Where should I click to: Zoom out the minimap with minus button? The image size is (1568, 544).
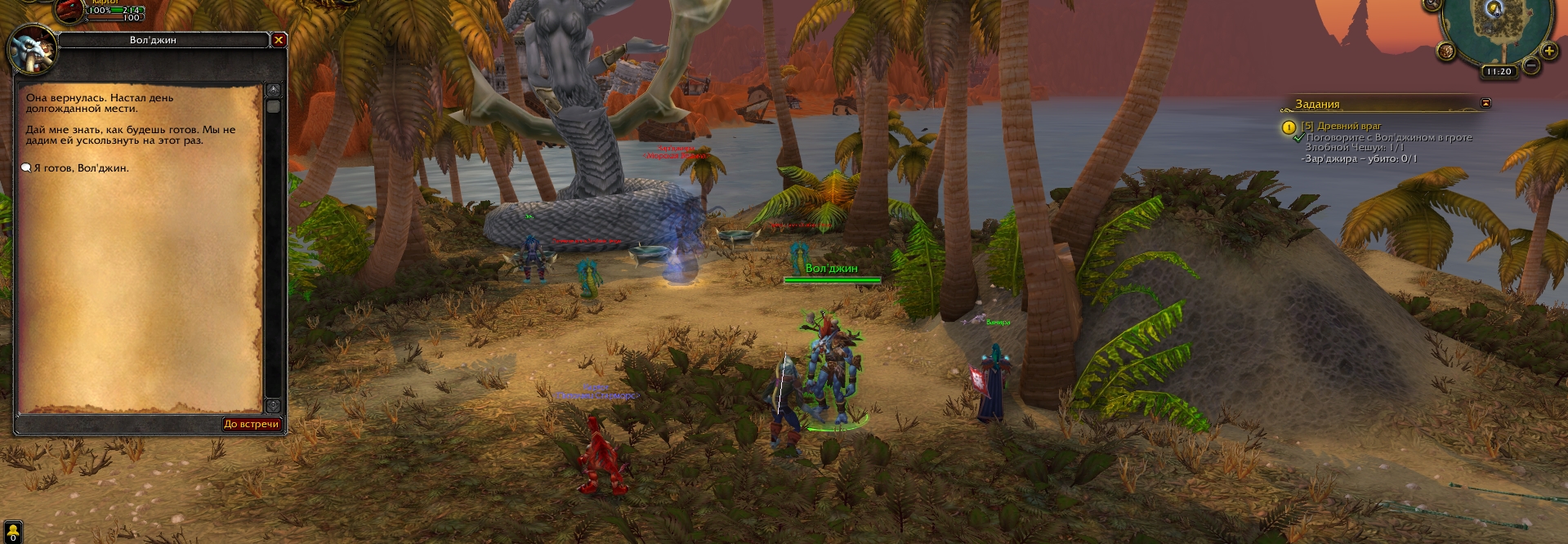click(1531, 66)
